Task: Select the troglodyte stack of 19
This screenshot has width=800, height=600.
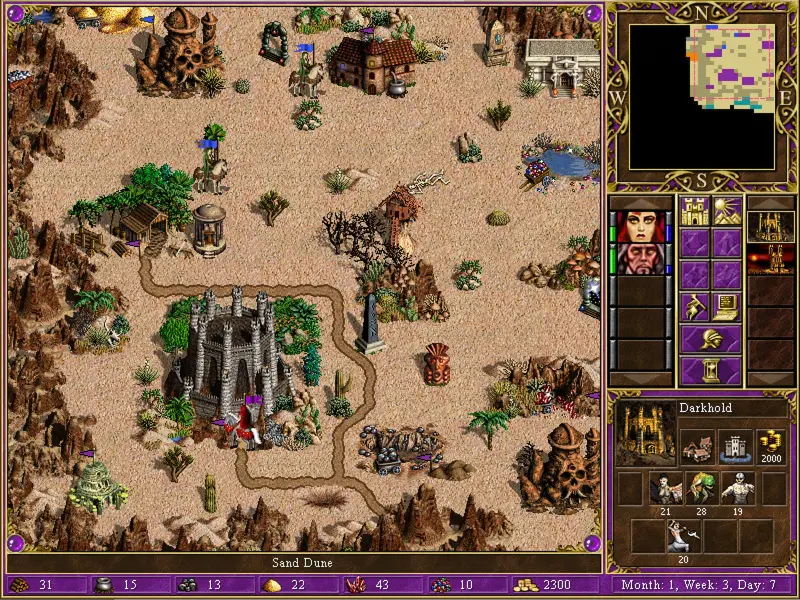Action: point(738,489)
